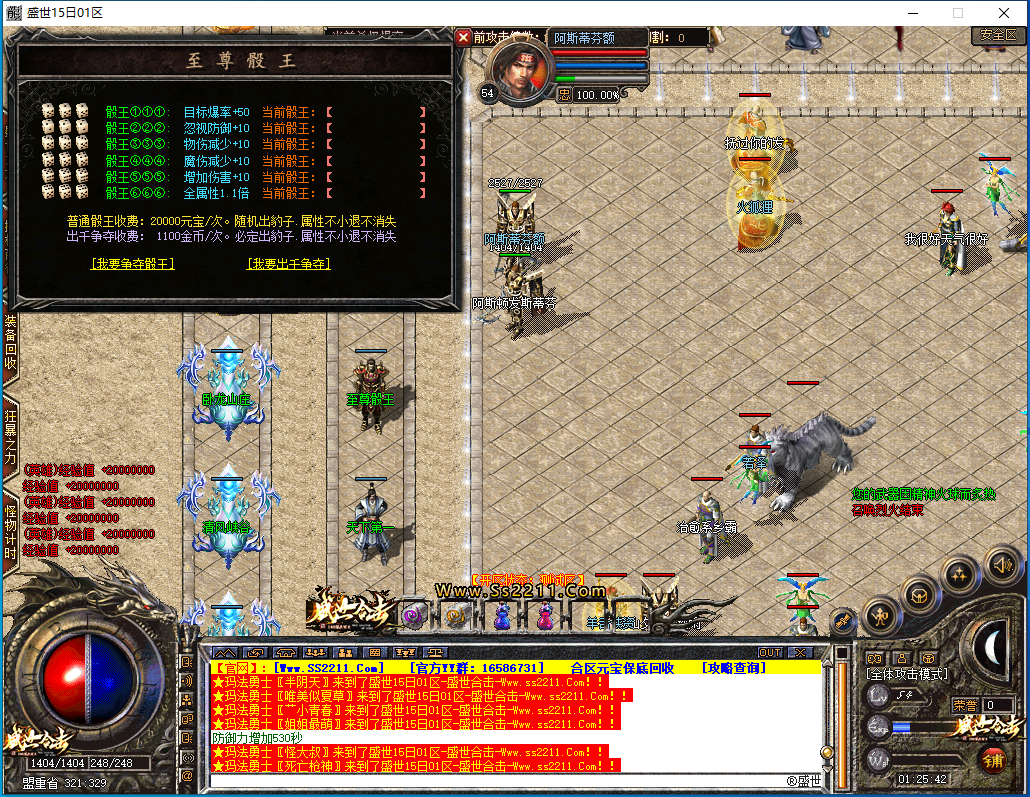Use the purple swirl orb hotbar item
Viewport: 1030px width, 797px height.
pyautogui.click(x=415, y=616)
